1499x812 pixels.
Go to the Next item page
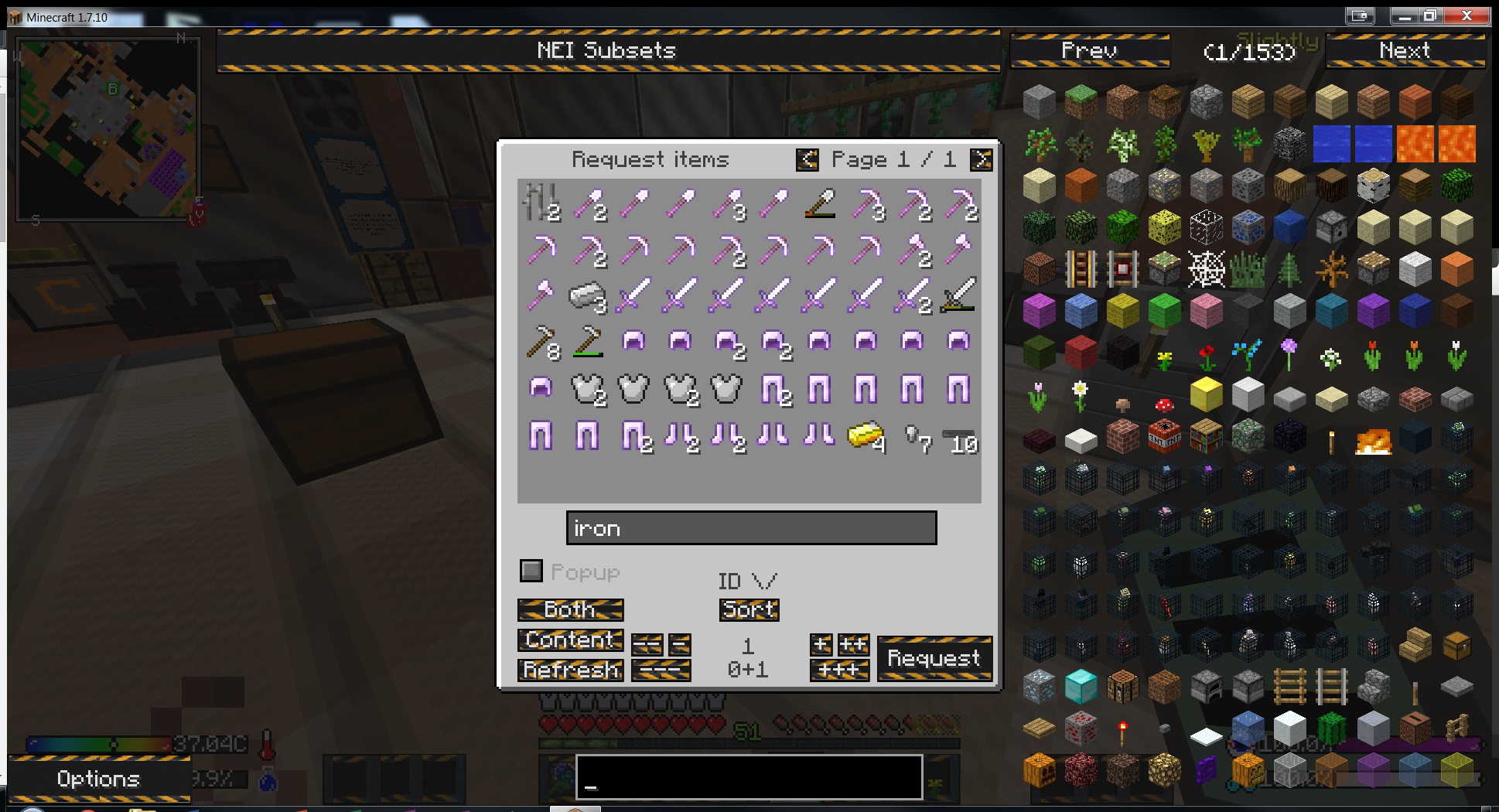pos(1405,51)
